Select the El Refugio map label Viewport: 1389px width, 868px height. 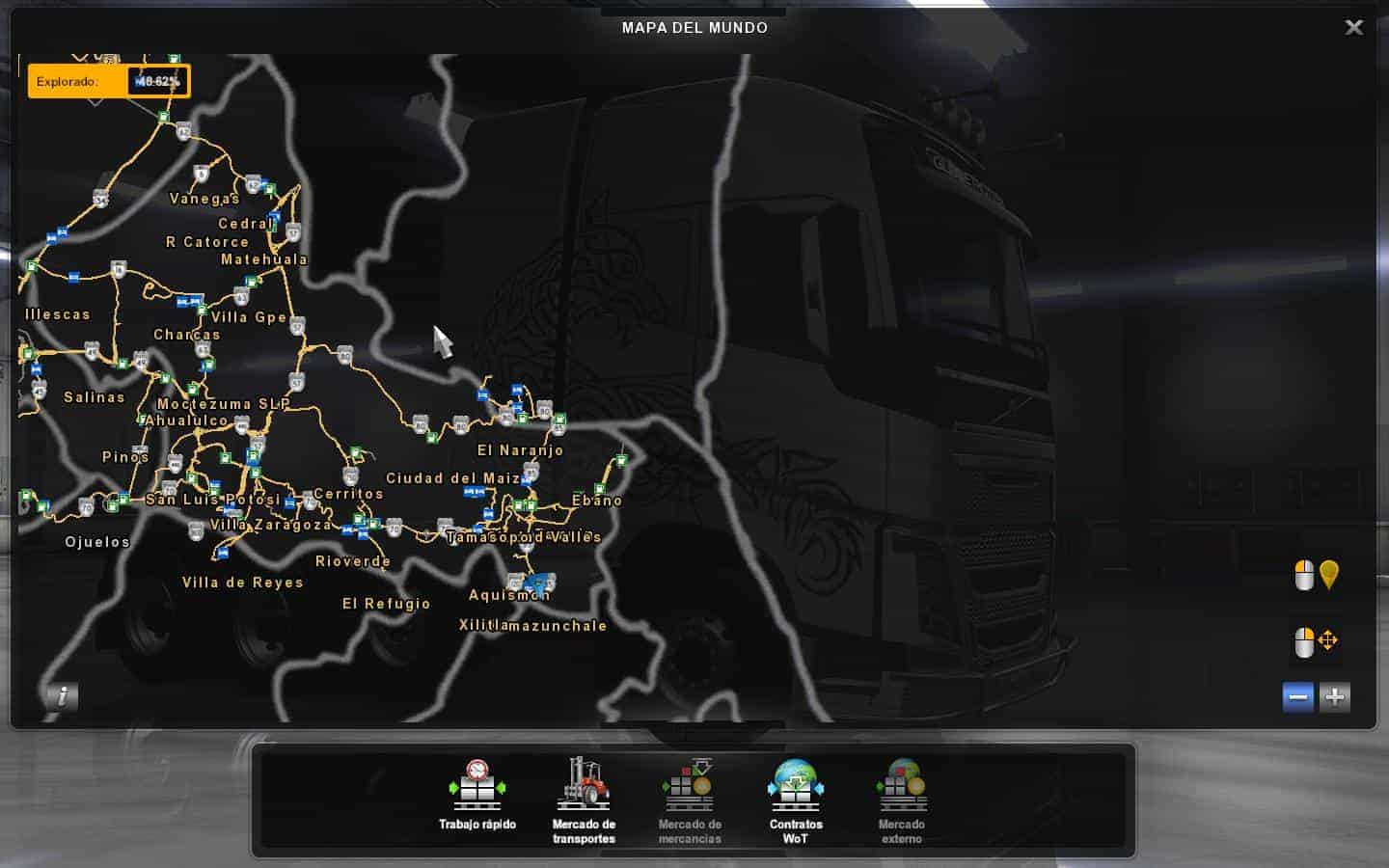pos(386,604)
